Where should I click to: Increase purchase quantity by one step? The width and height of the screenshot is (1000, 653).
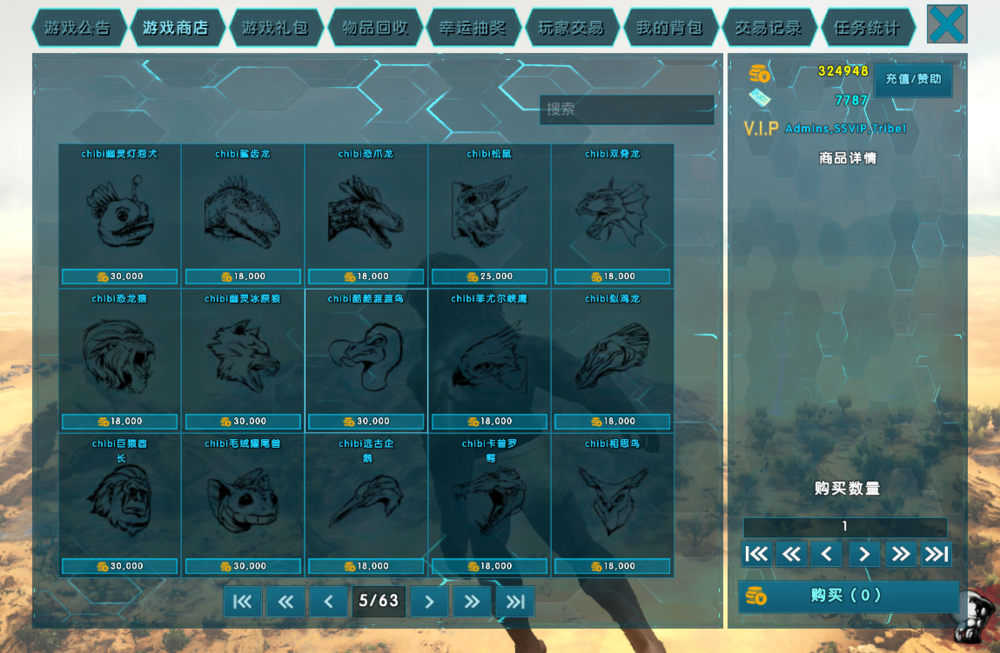point(862,554)
